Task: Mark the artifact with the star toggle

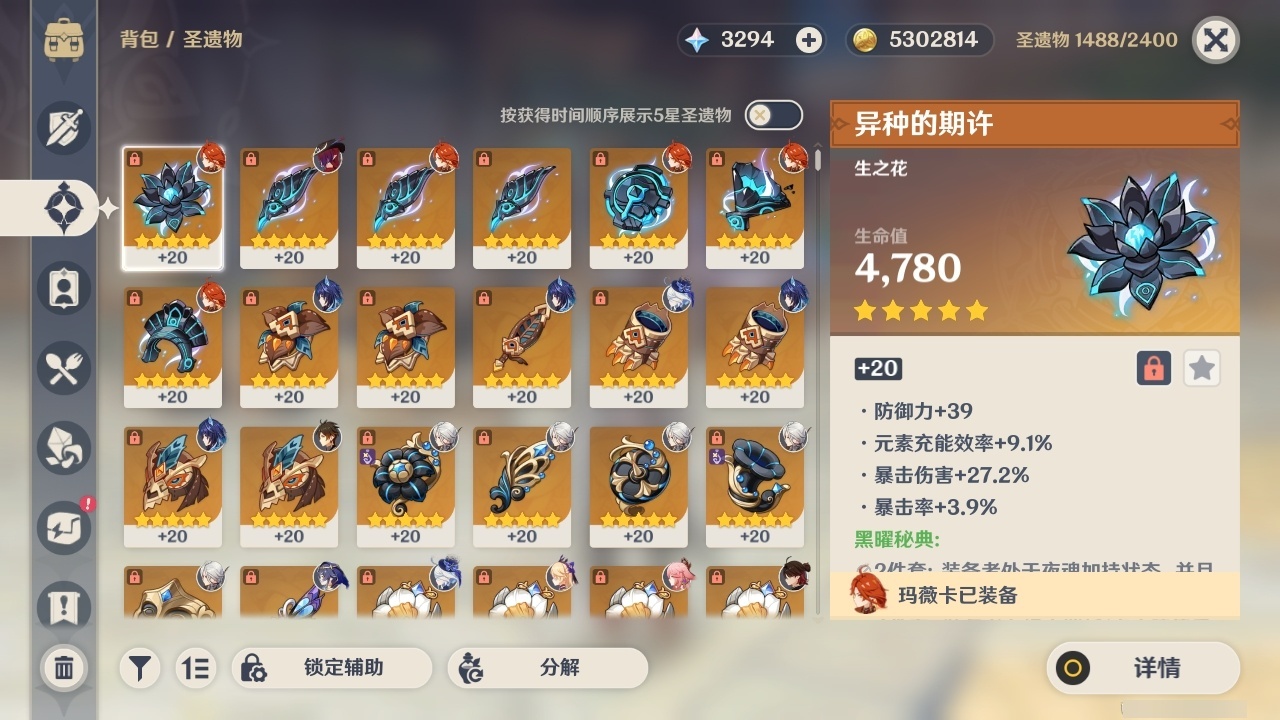Action: [x=1201, y=368]
